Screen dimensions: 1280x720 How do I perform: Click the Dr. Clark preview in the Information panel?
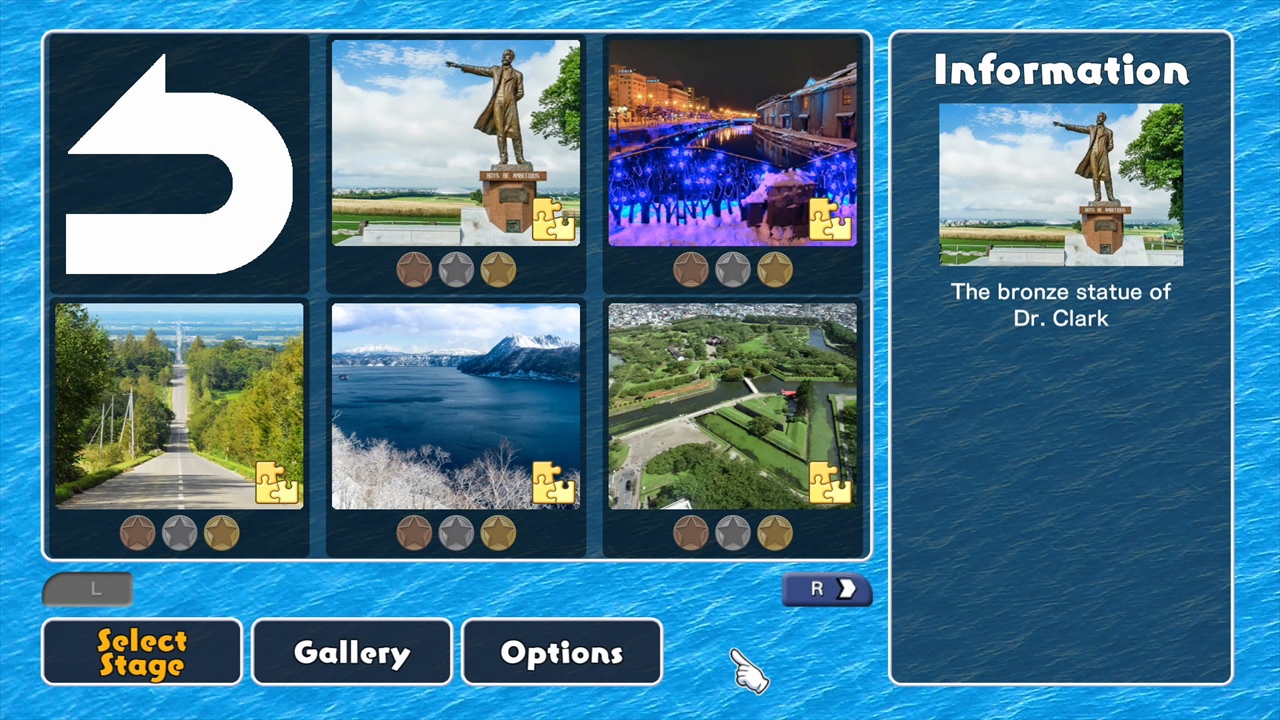pyautogui.click(x=1060, y=185)
